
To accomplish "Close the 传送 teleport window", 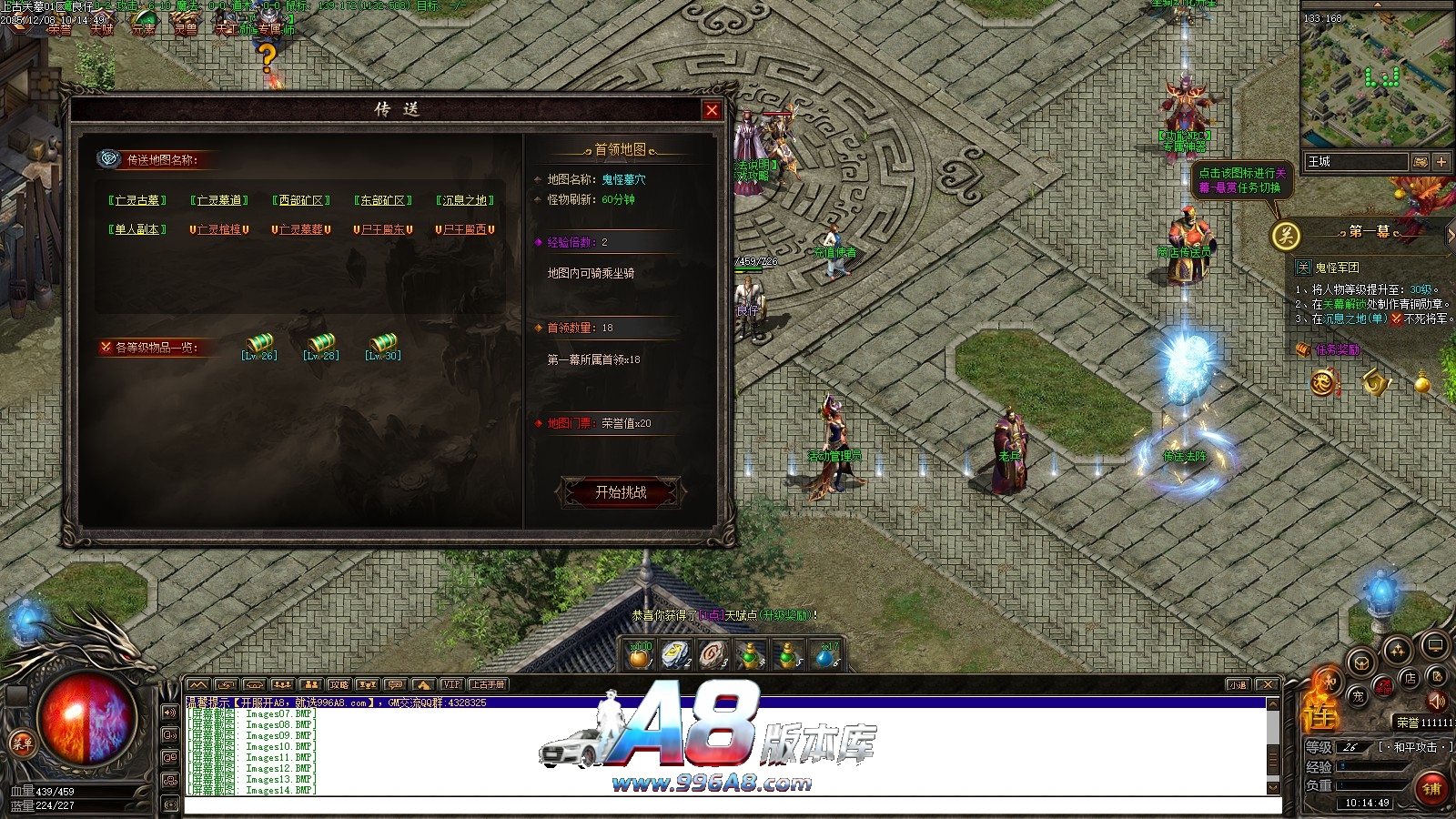I will 712,110.
